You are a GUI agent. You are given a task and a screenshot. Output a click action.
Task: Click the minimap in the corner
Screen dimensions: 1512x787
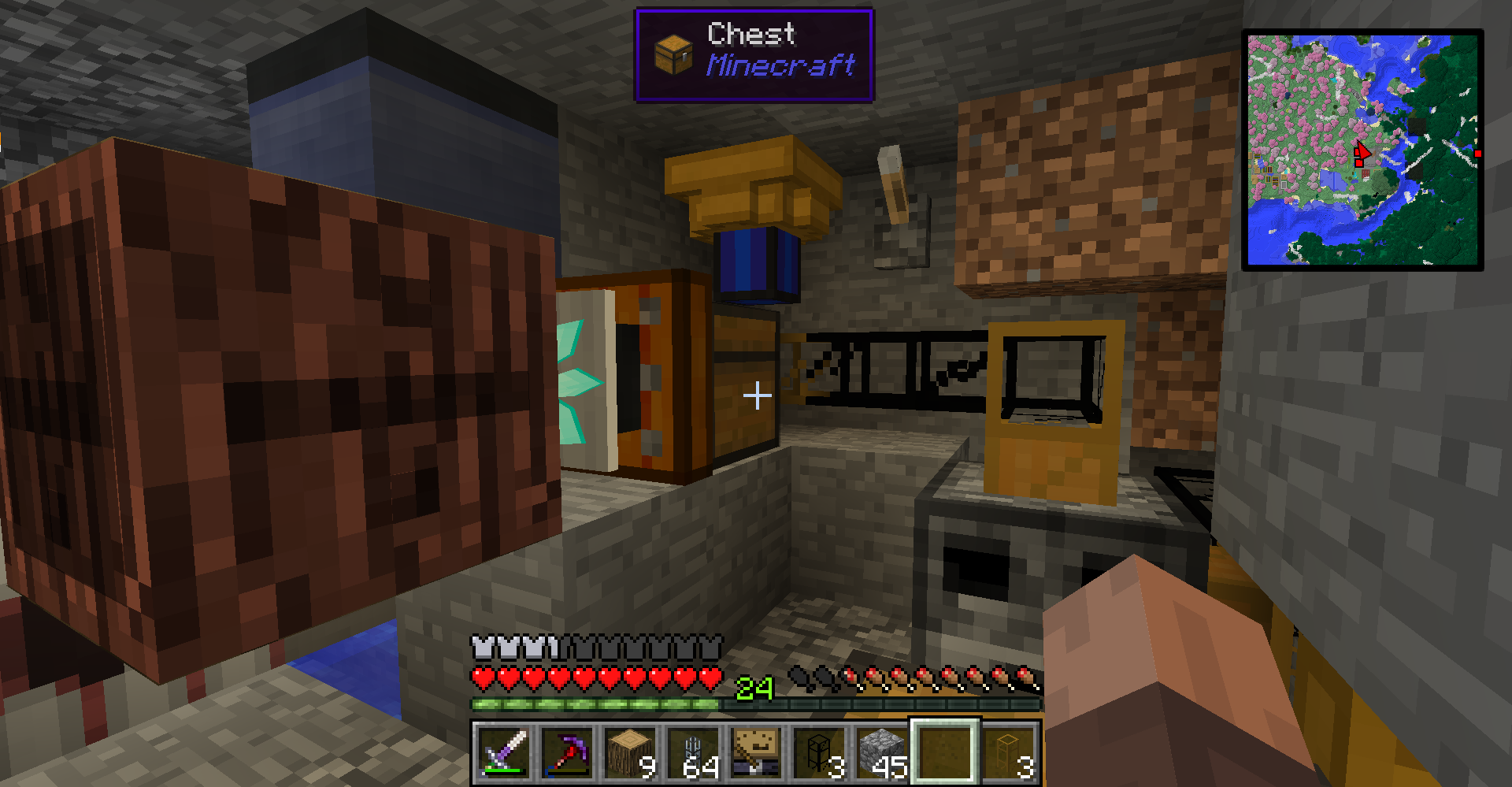[x=1362, y=150]
